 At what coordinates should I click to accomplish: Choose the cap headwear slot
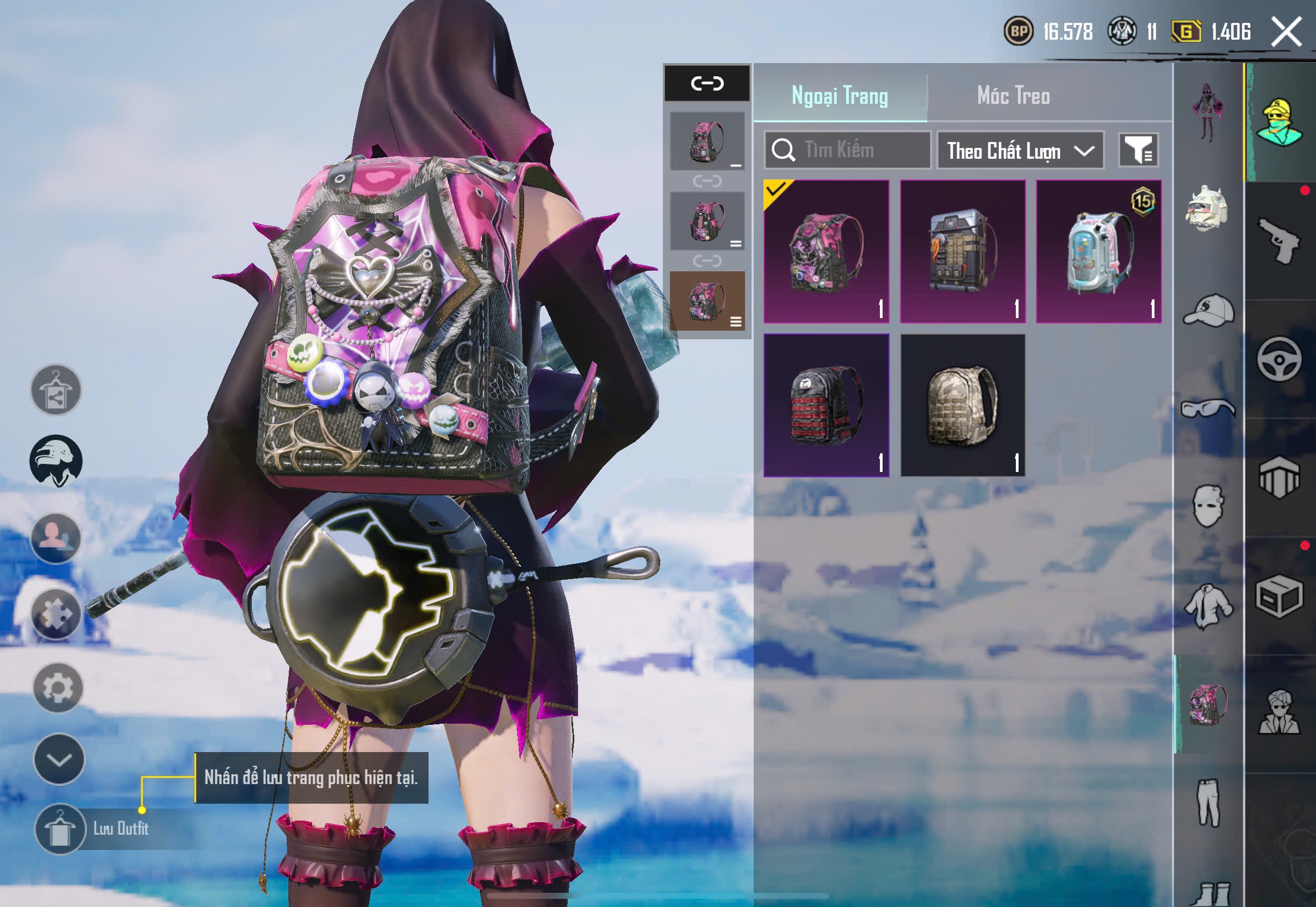click(x=1209, y=310)
